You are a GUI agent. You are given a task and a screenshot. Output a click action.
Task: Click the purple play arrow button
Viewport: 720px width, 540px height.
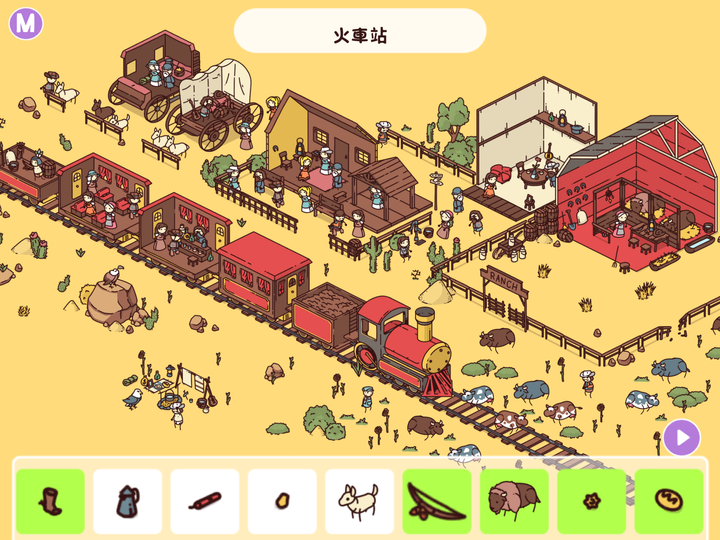point(682,437)
